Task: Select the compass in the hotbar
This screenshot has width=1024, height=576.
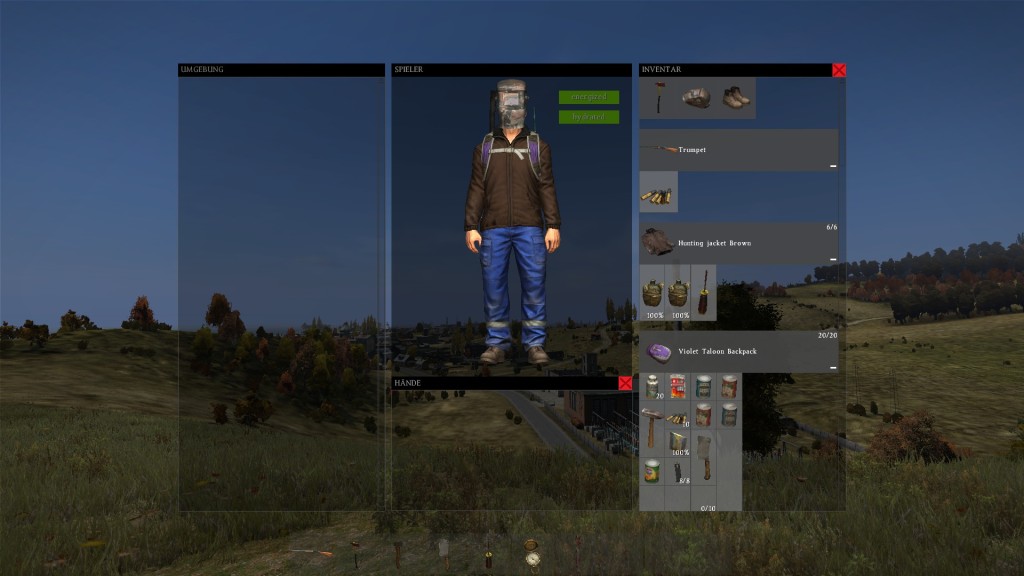Action: [532, 554]
